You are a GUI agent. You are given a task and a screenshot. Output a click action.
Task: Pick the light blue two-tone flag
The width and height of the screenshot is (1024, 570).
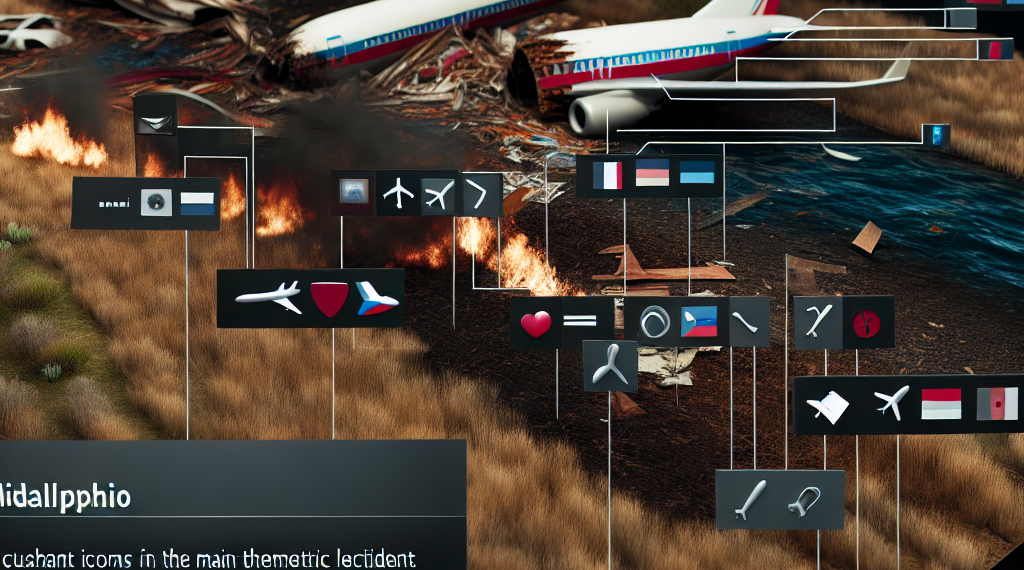pyautogui.click(x=696, y=174)
